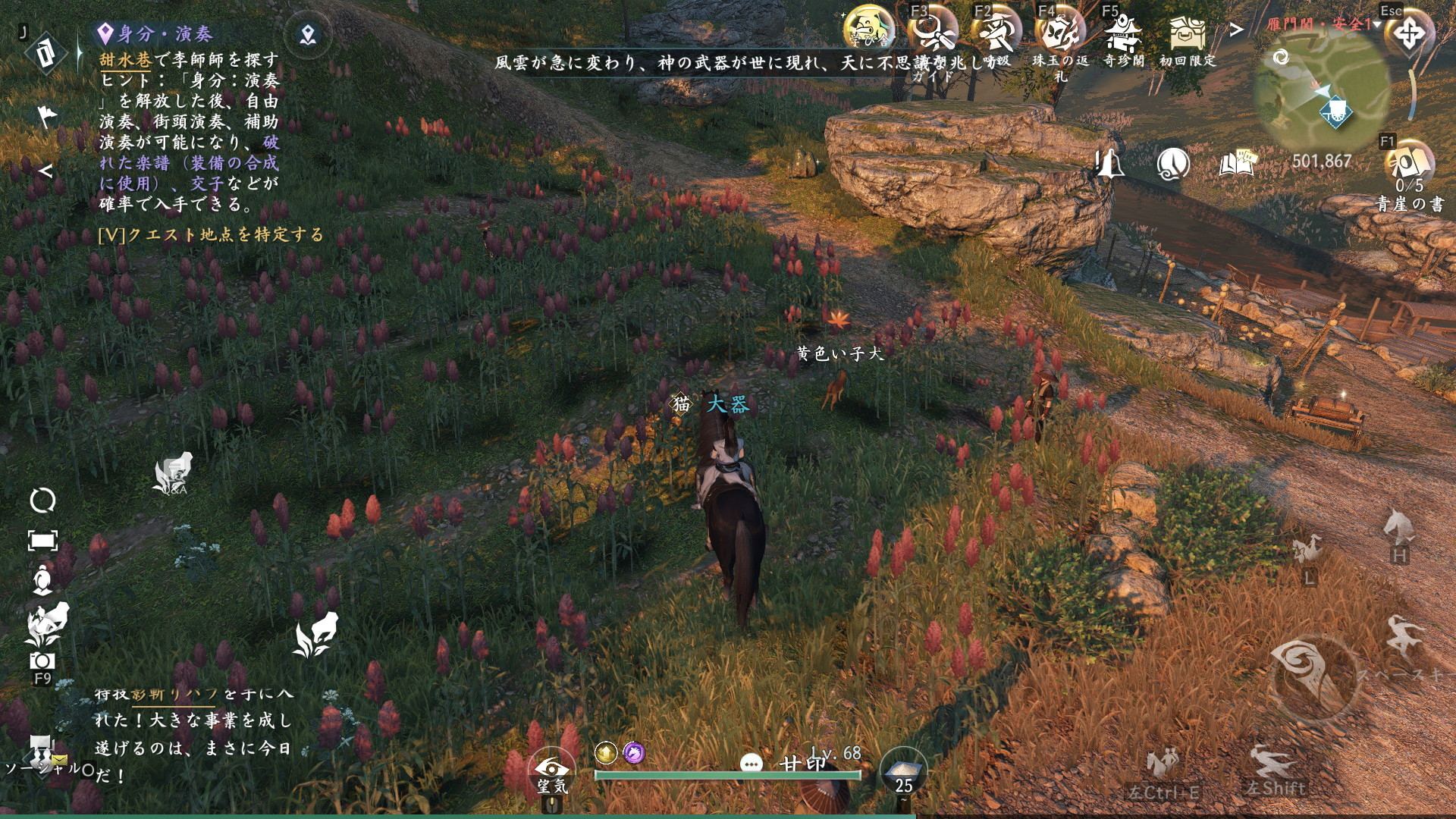
Task: Open the Q&A hand-and-leaf icon
Action: click(174, 474)
